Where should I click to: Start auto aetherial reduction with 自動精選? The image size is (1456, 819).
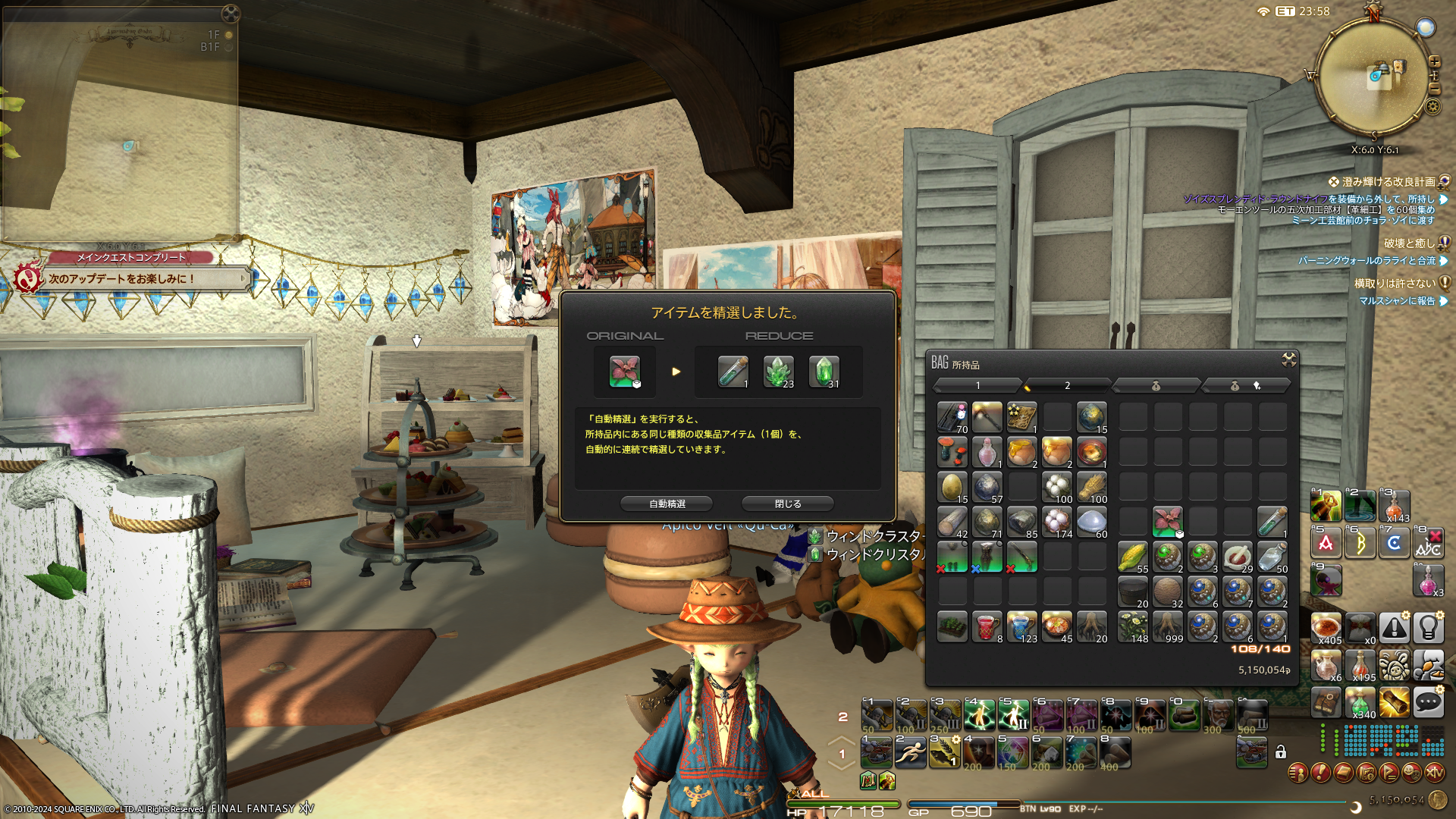pos(667,504)
